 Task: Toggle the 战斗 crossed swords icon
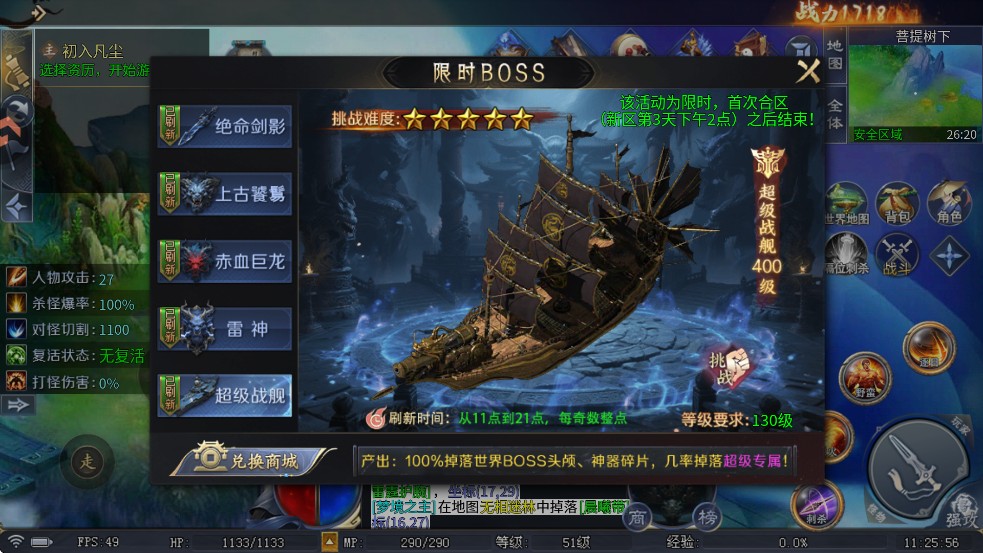click(896, 254)
